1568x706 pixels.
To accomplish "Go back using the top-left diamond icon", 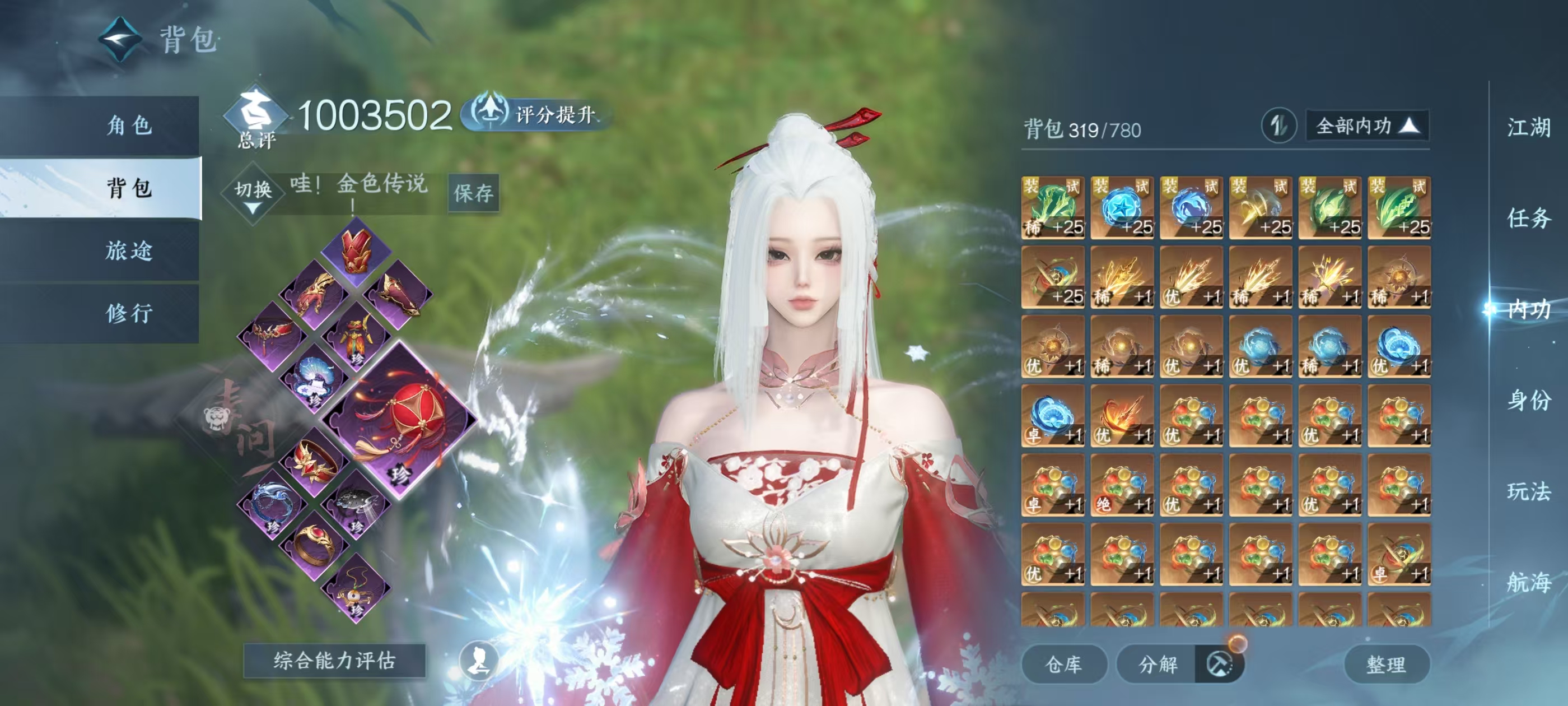I will pos(120,40).
